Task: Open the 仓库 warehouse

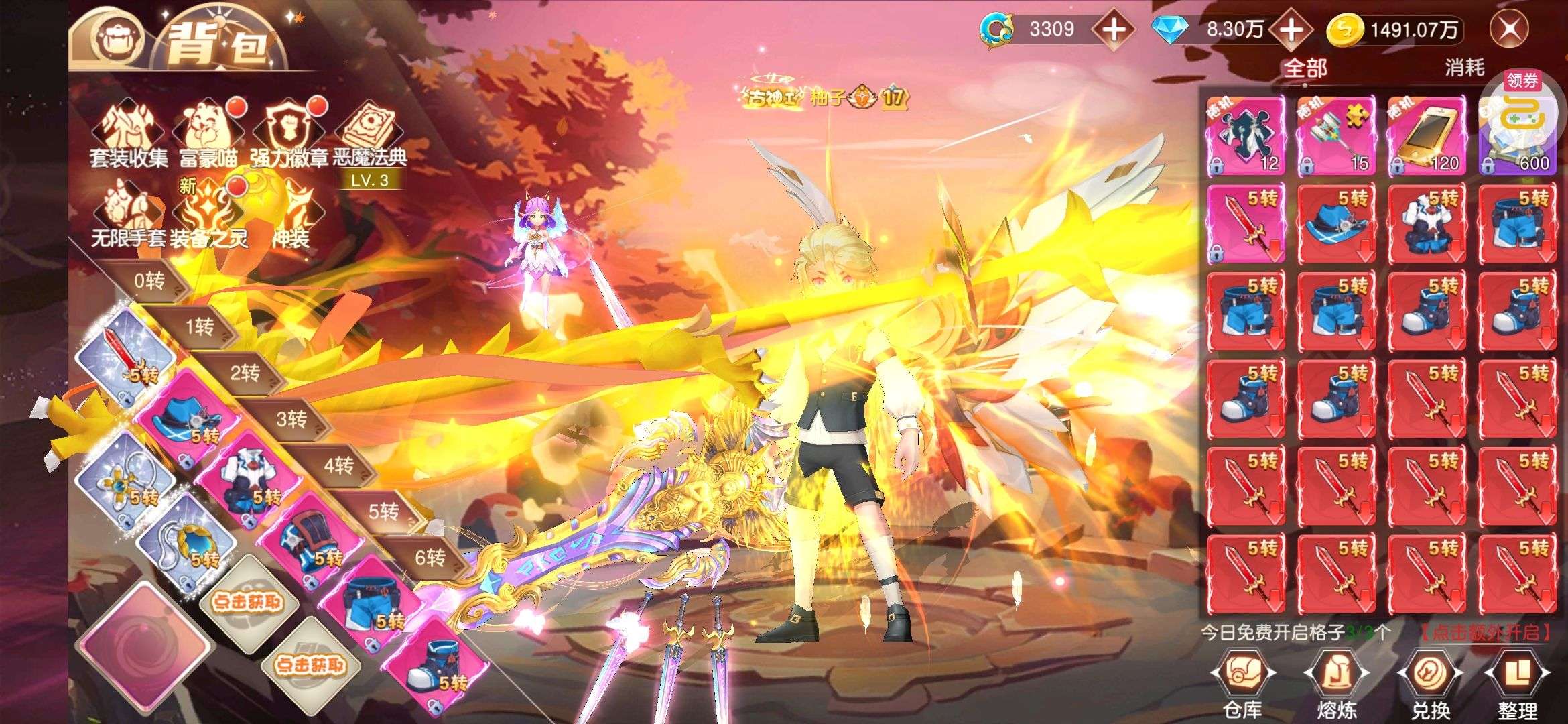Action: click(x=1242, y=685)
